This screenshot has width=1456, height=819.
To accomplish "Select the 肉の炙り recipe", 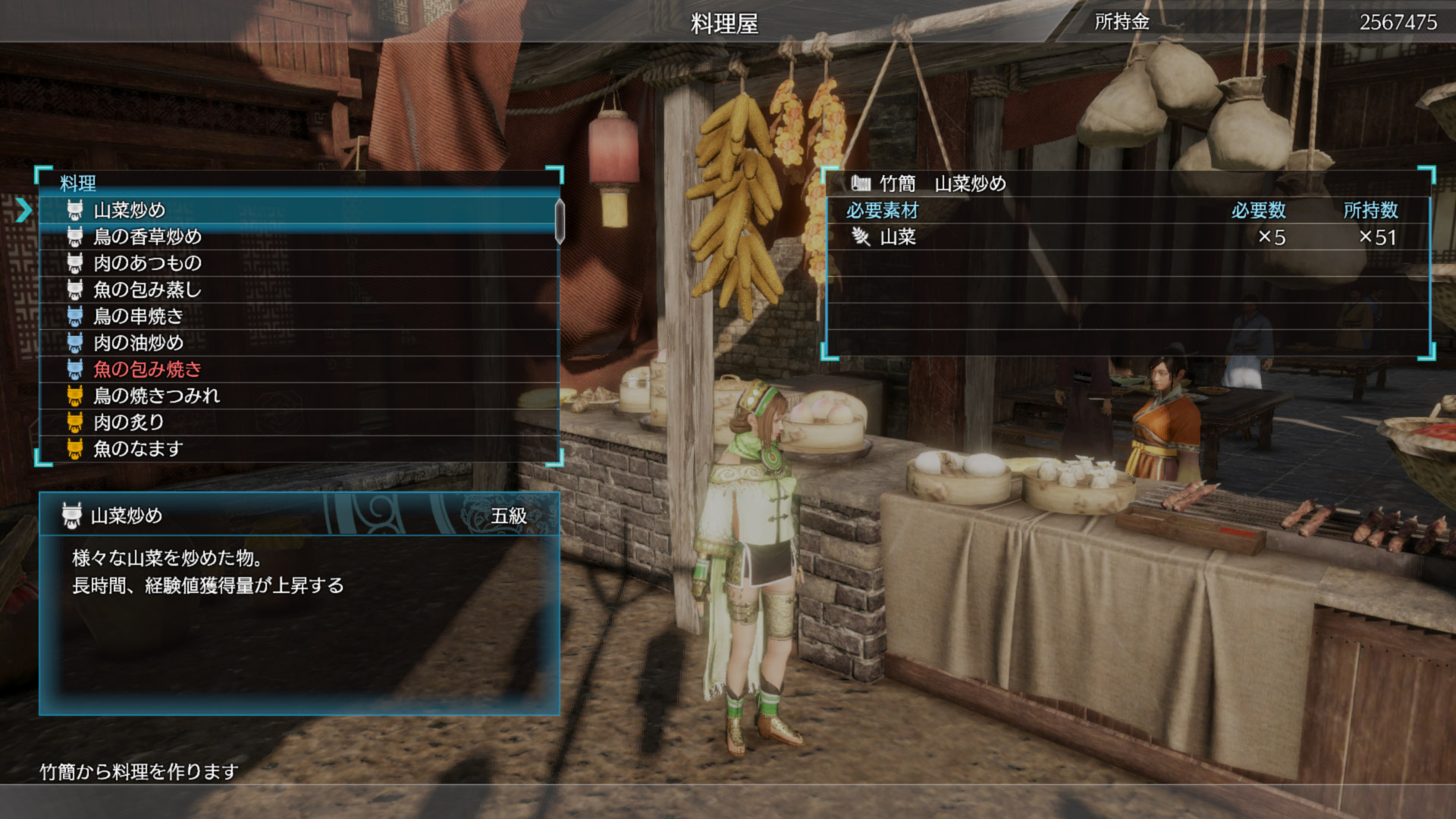I will click(x=129, y=422).
